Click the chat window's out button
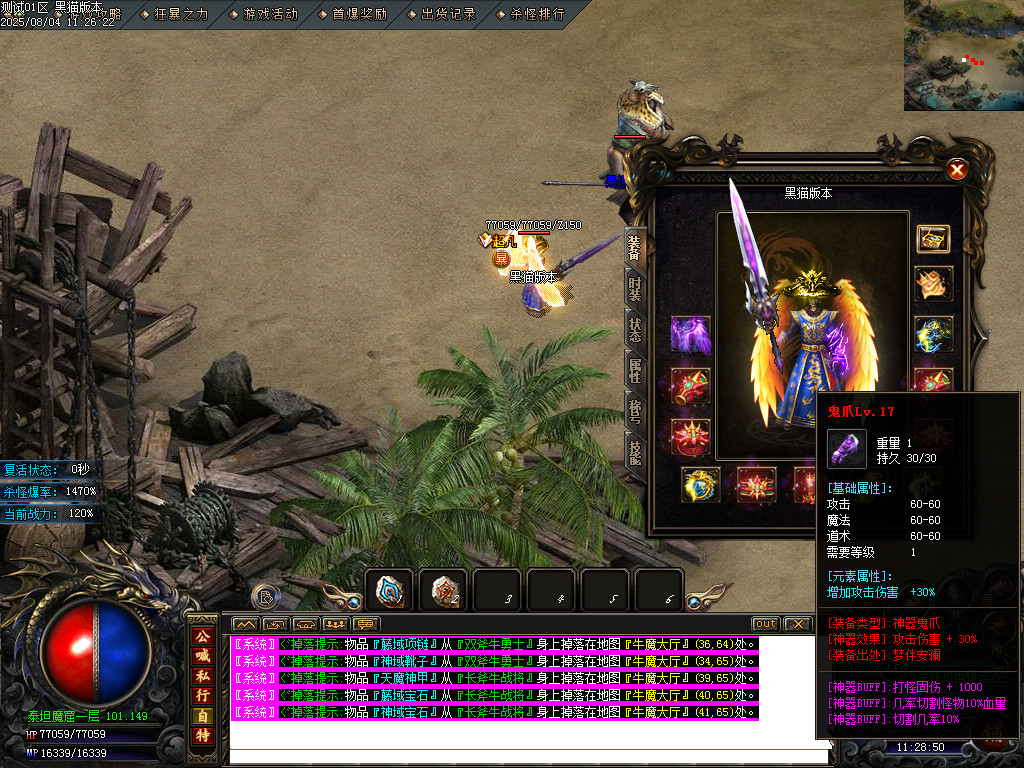The width and height of the screenshot is (1024, 768). point(765,624)
